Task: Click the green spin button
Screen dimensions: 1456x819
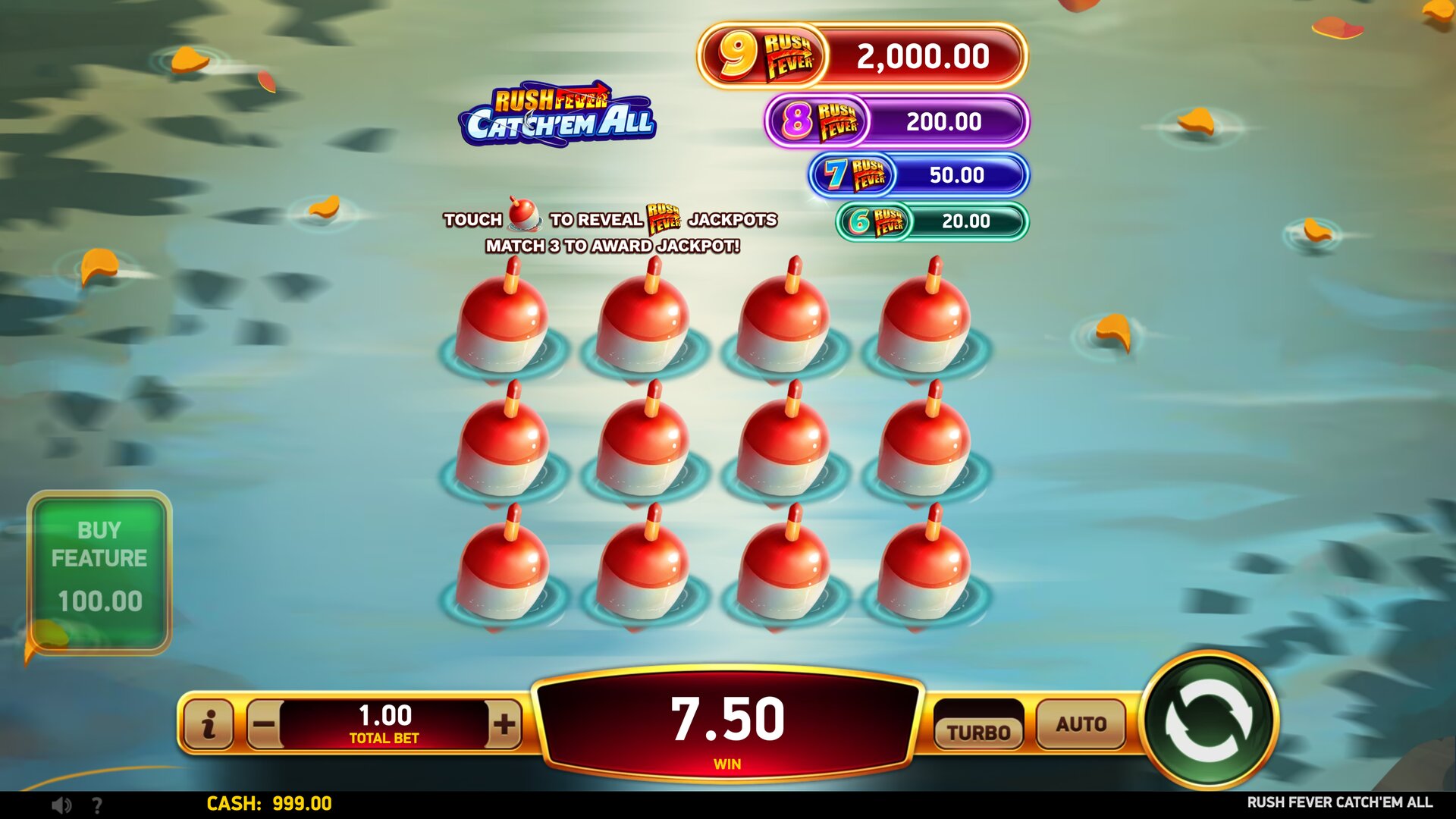Action: [x=1209, y=721]
